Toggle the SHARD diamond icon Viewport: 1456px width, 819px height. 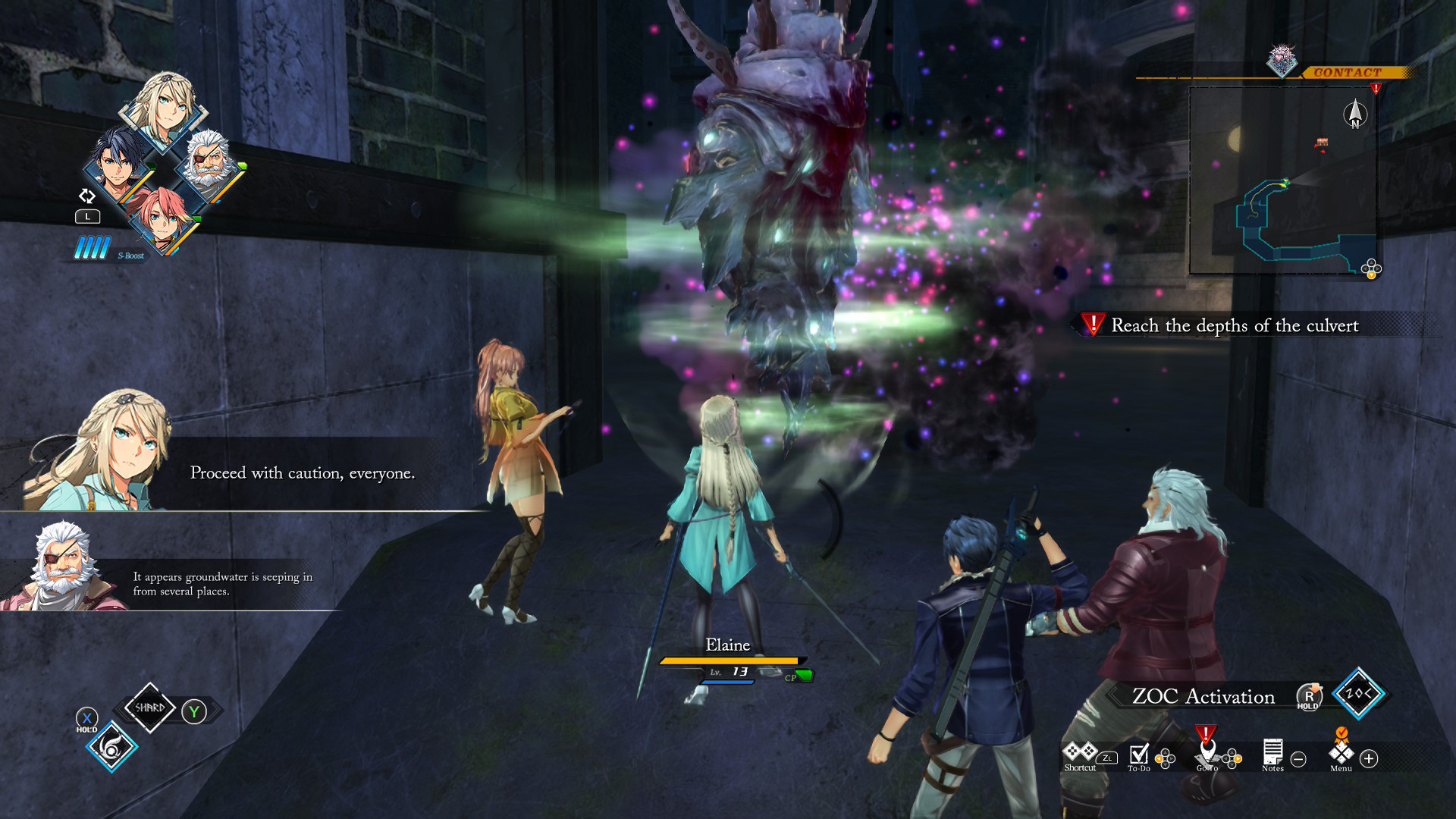149,708
